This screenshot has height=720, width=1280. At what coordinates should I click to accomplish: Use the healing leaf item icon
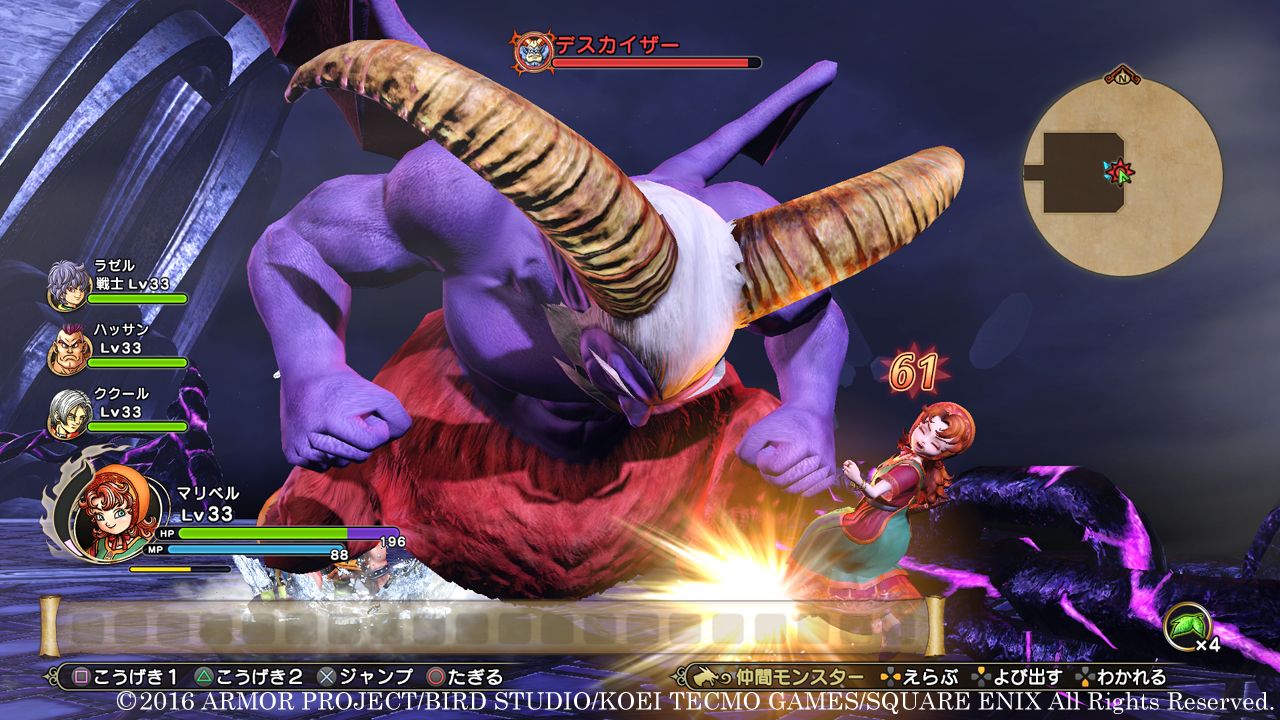click(x=1187, y=627)
